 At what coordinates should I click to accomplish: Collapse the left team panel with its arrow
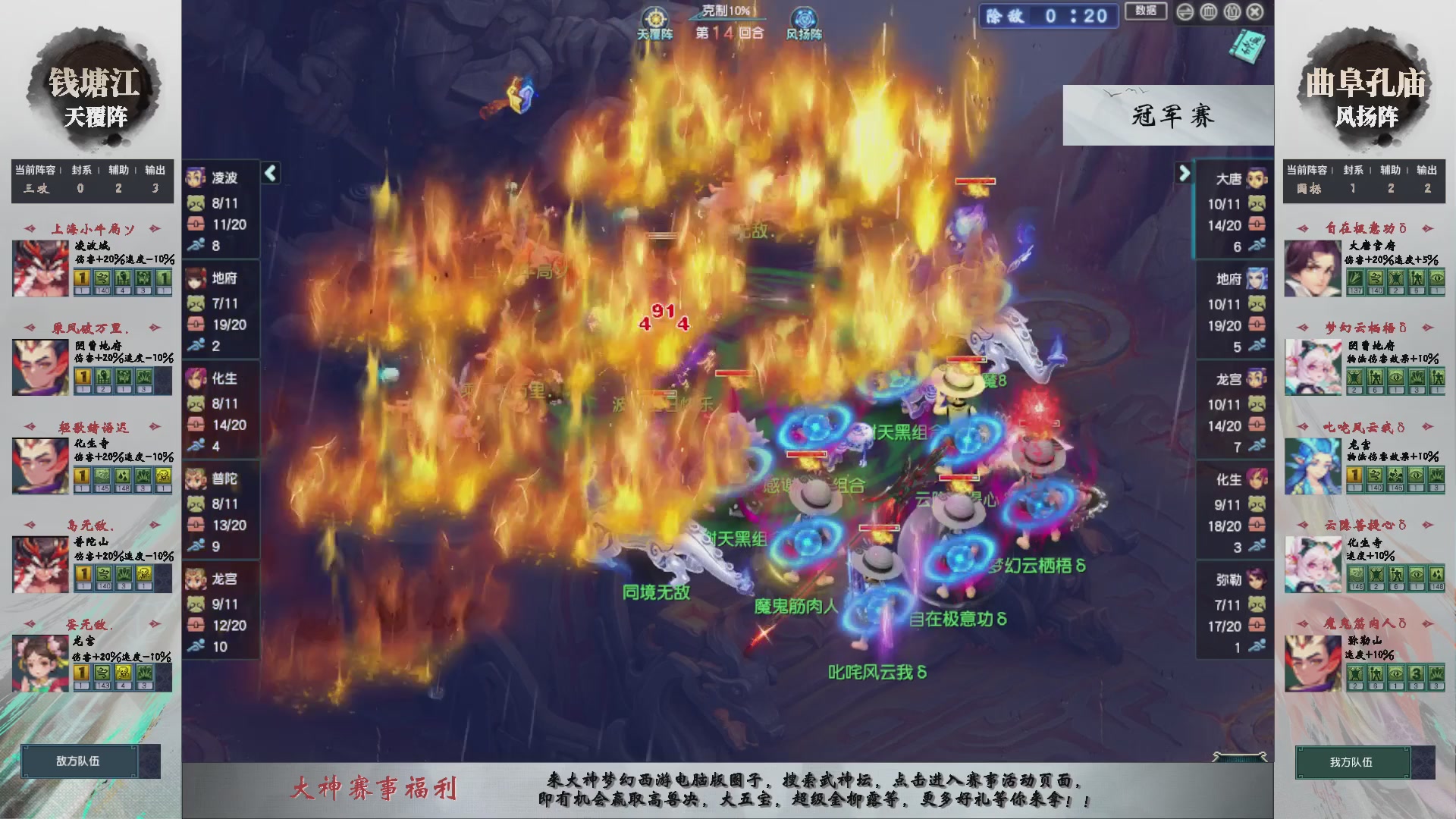coord(269,173)
